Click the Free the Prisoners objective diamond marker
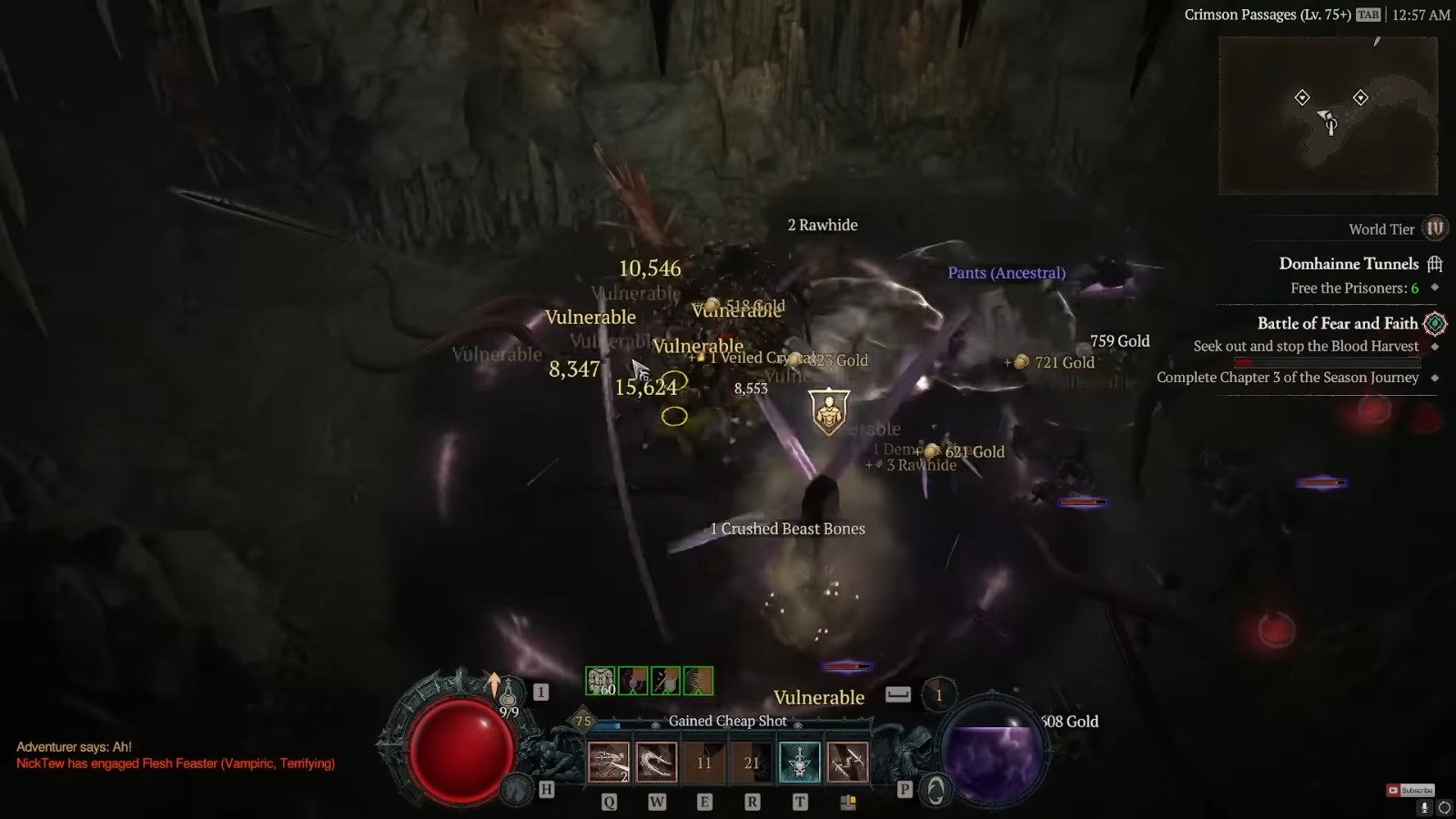Screen dimensions: 1456x819 [x=1435, y=288]
